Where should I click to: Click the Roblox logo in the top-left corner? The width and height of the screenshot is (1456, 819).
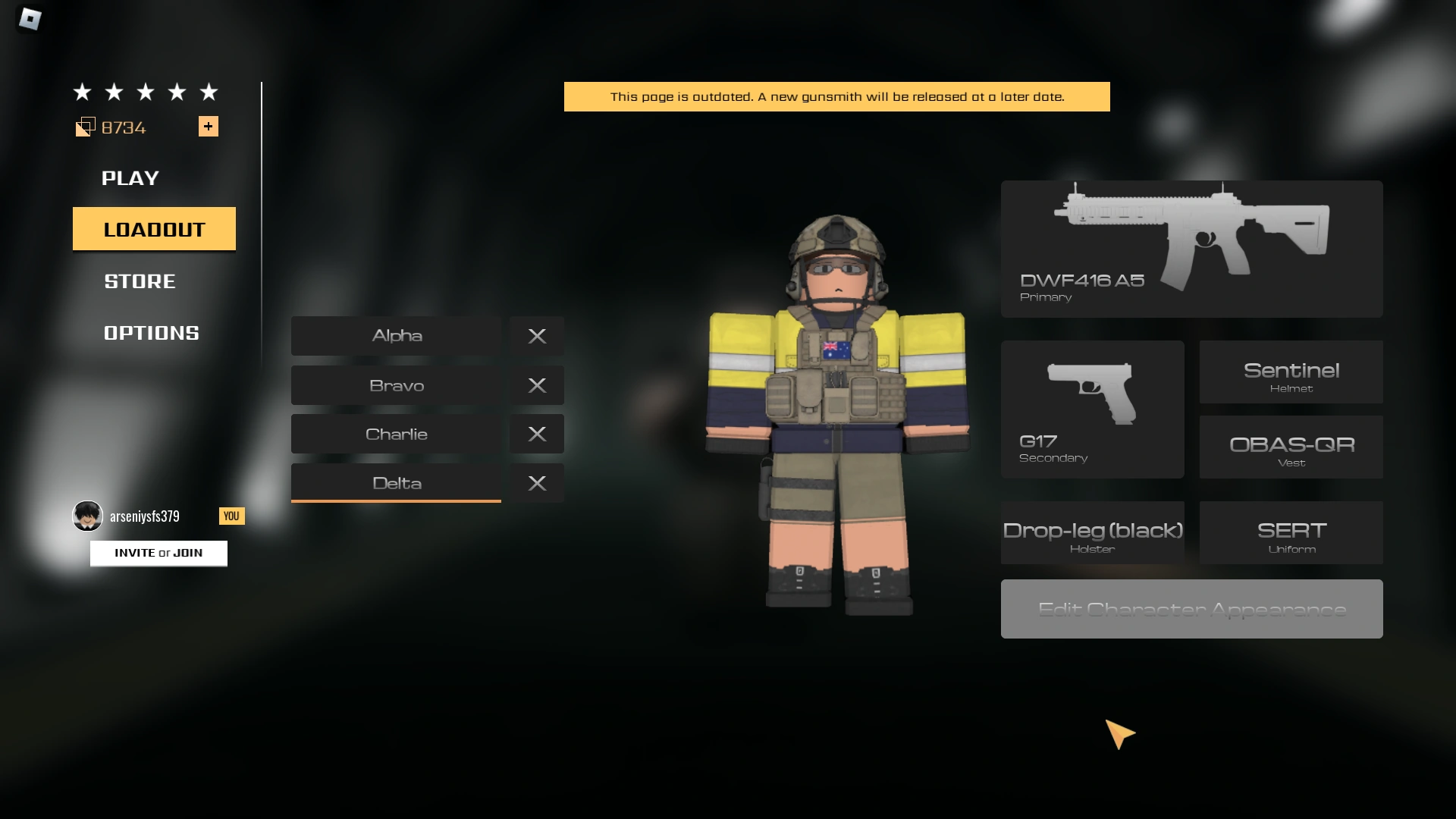point(29,20)
